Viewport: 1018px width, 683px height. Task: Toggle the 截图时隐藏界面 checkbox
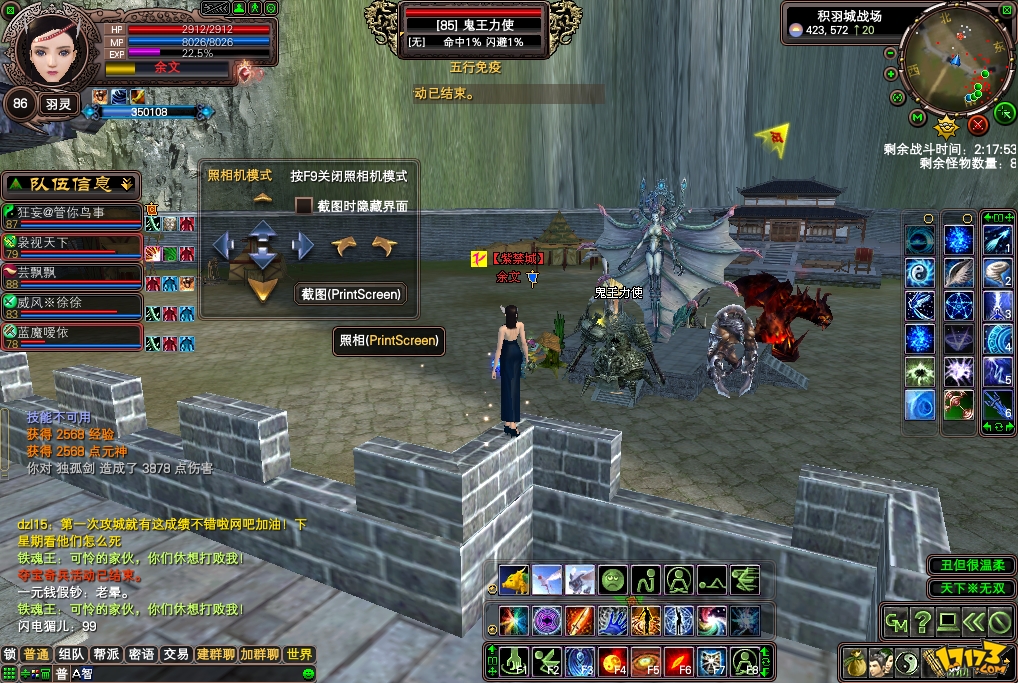[303, 206]
